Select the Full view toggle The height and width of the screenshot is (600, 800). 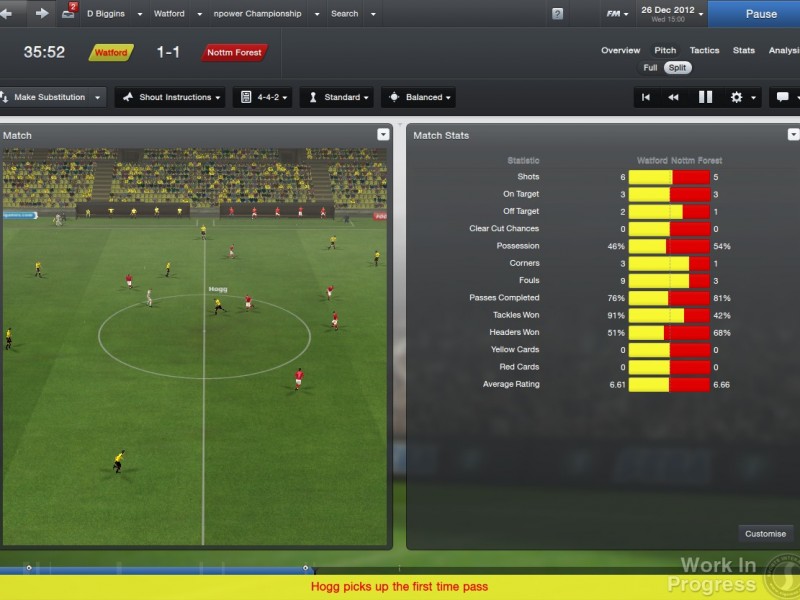click(x=651, y=68)
